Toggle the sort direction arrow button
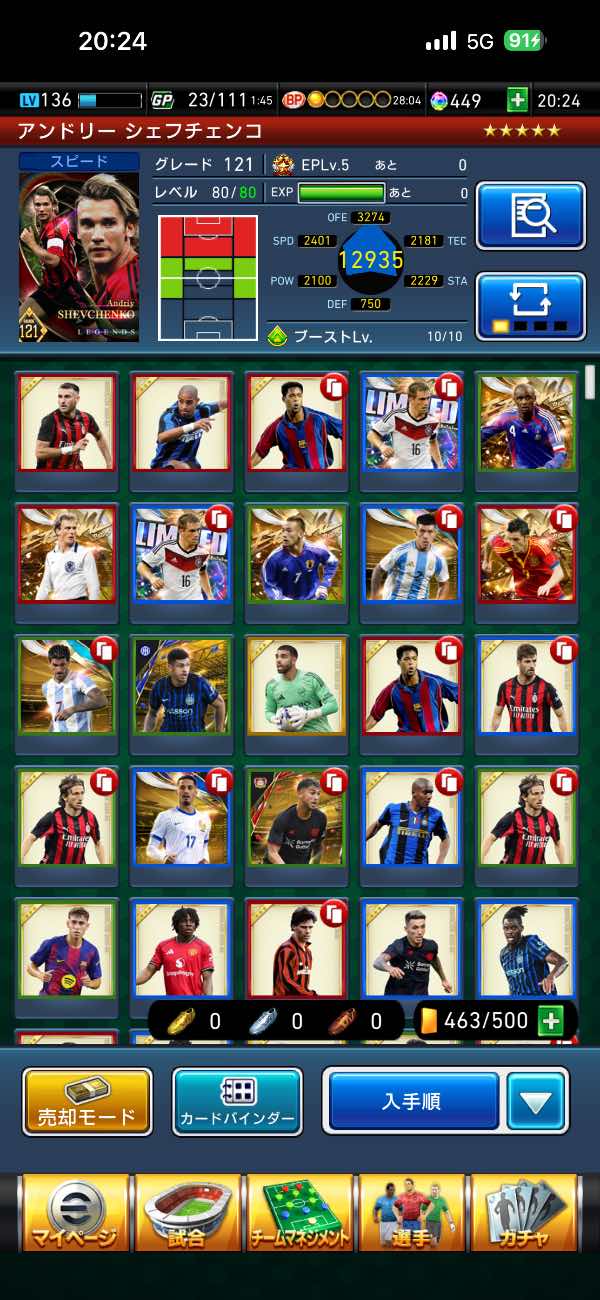This screenshot has height=1300, width=600. click(x=536, y=1101)
